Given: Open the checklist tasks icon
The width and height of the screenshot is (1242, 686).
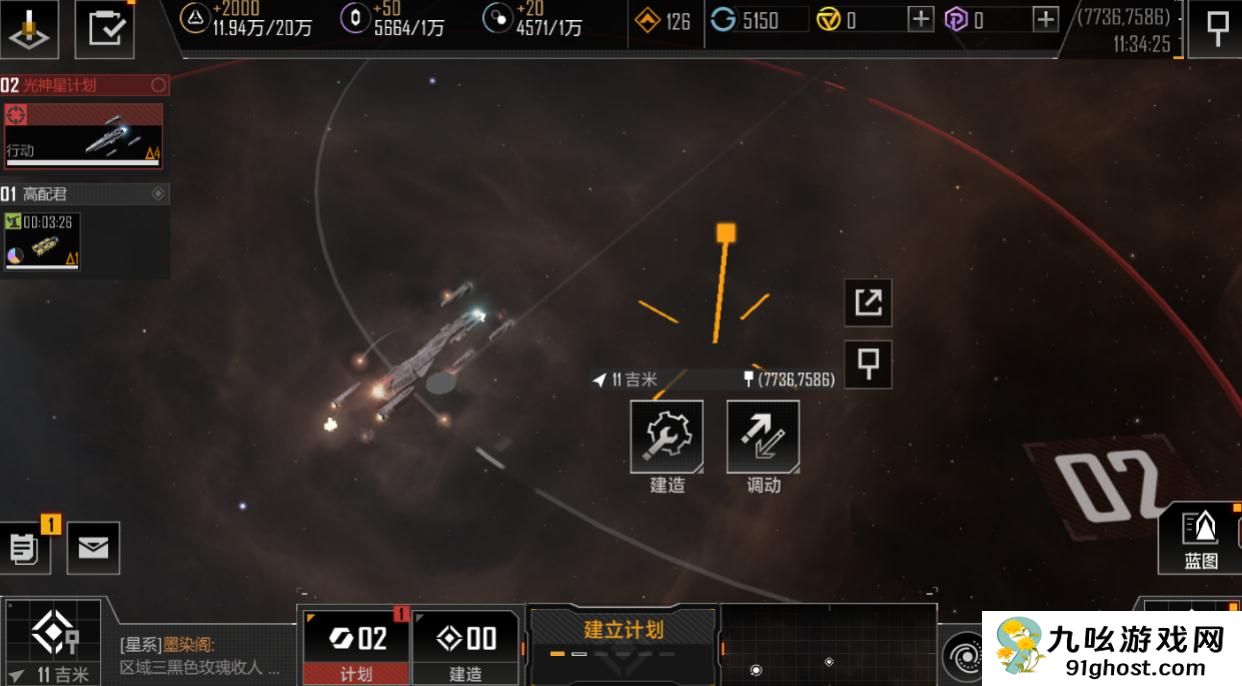Looking at the screenshot, I should (x=105, y=28).
